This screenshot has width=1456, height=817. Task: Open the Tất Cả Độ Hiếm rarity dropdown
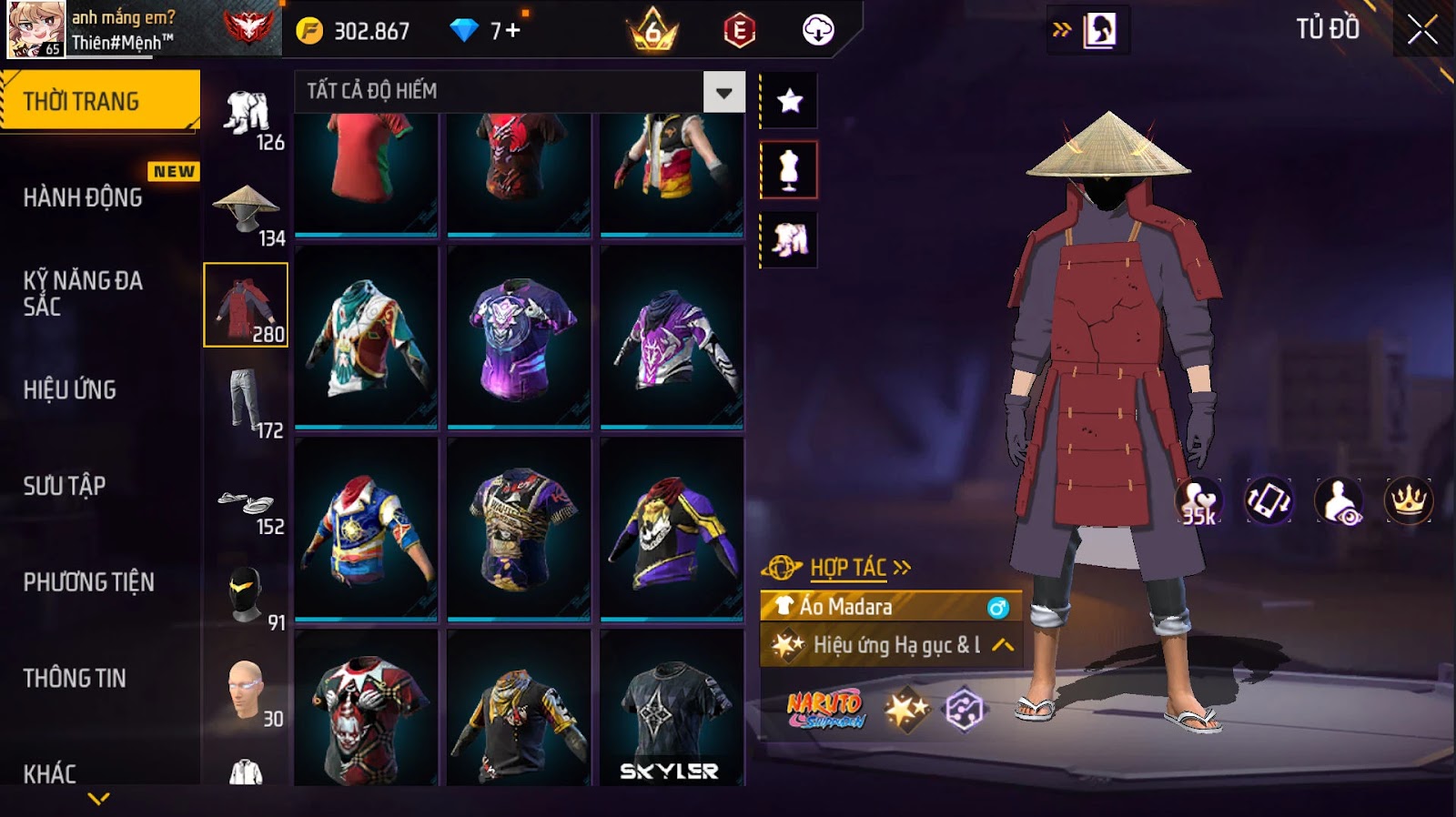pos(723,92)
